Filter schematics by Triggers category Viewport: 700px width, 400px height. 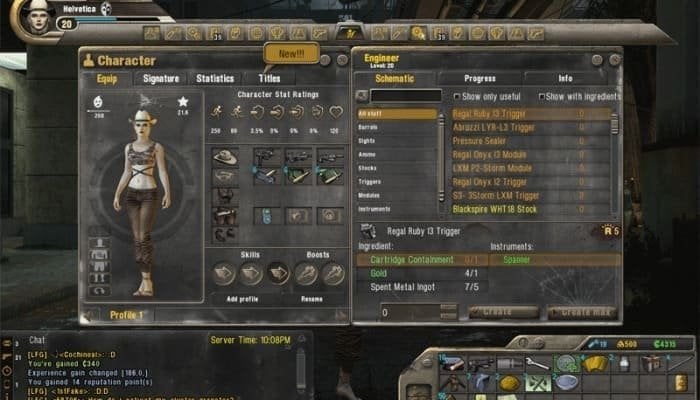pos(370,183)
